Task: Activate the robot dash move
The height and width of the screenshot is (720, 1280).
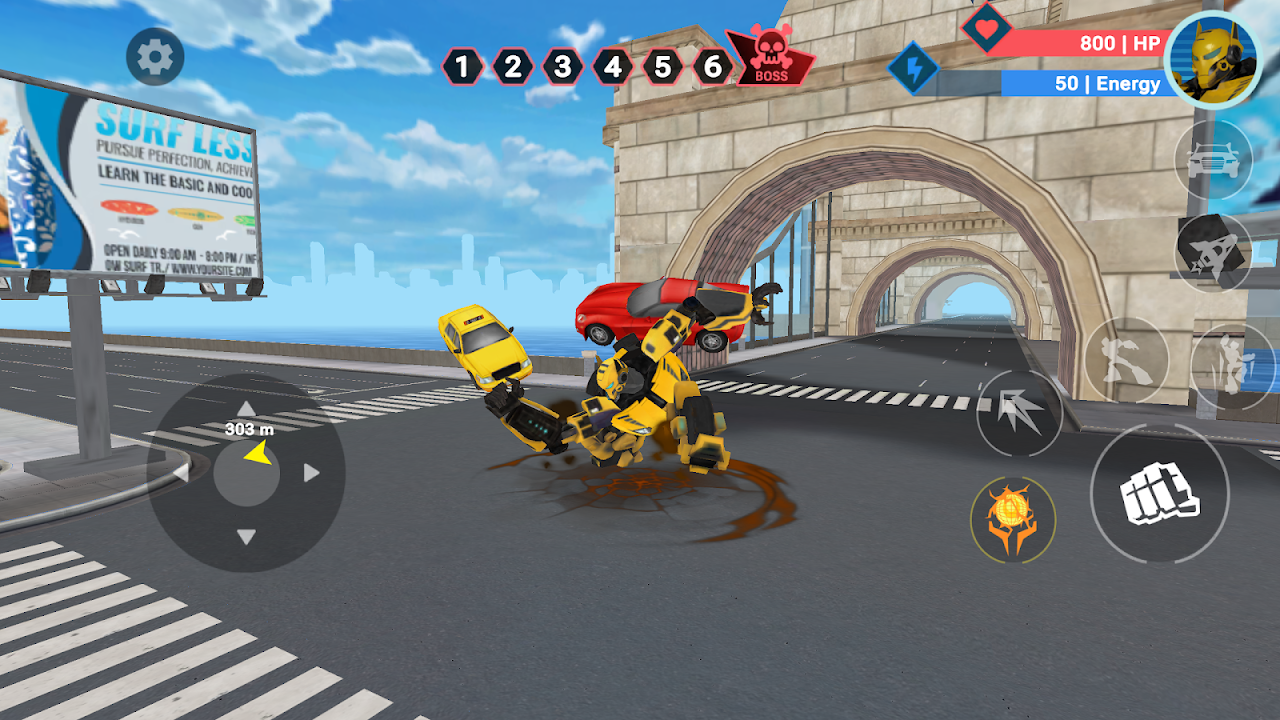Action: click(x=1231, y=364)
